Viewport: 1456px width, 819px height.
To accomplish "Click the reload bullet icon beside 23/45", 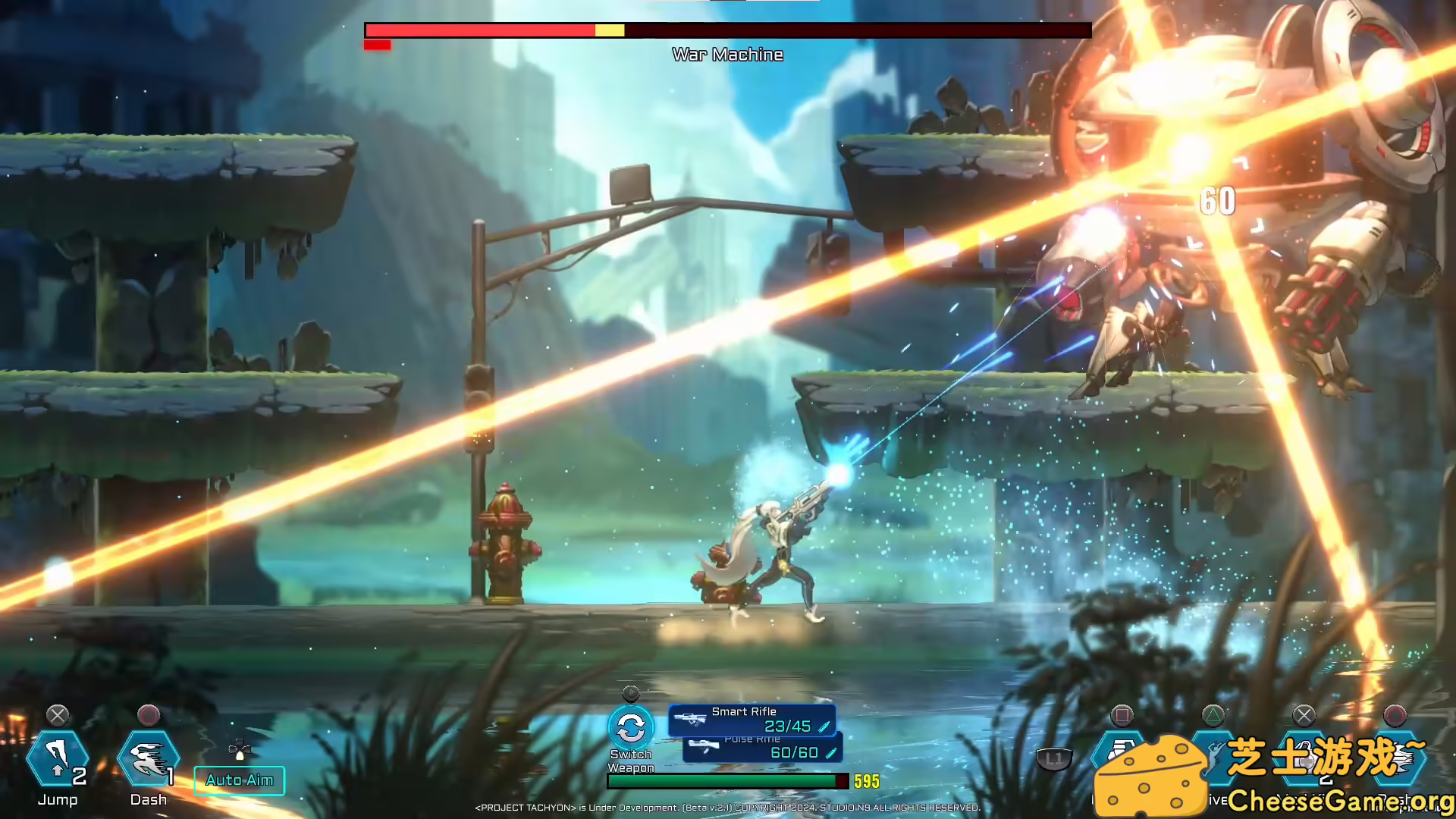I will coord(825,725).
